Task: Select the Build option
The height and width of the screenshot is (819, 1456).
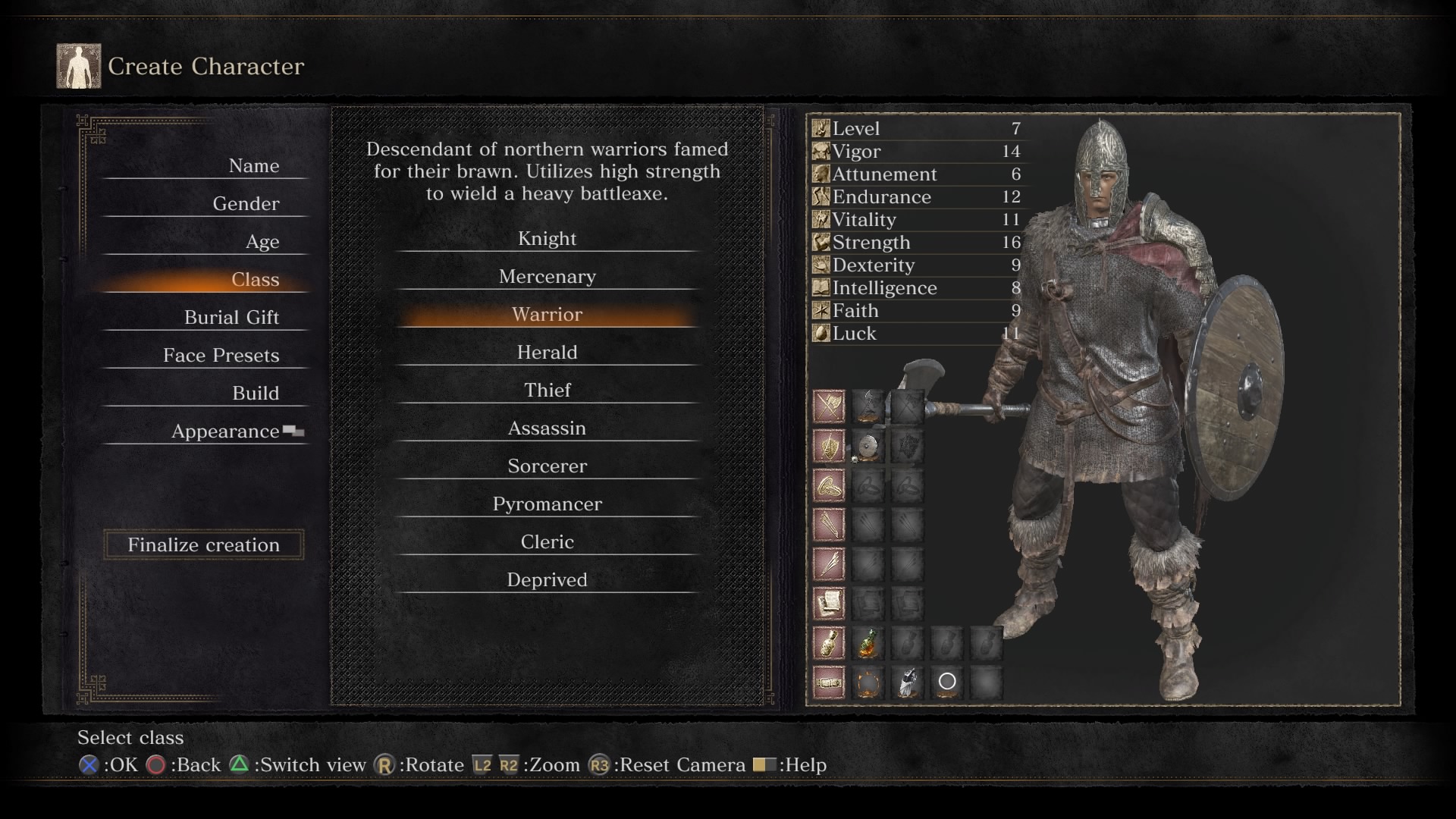Action: click(x=255, y=394)
